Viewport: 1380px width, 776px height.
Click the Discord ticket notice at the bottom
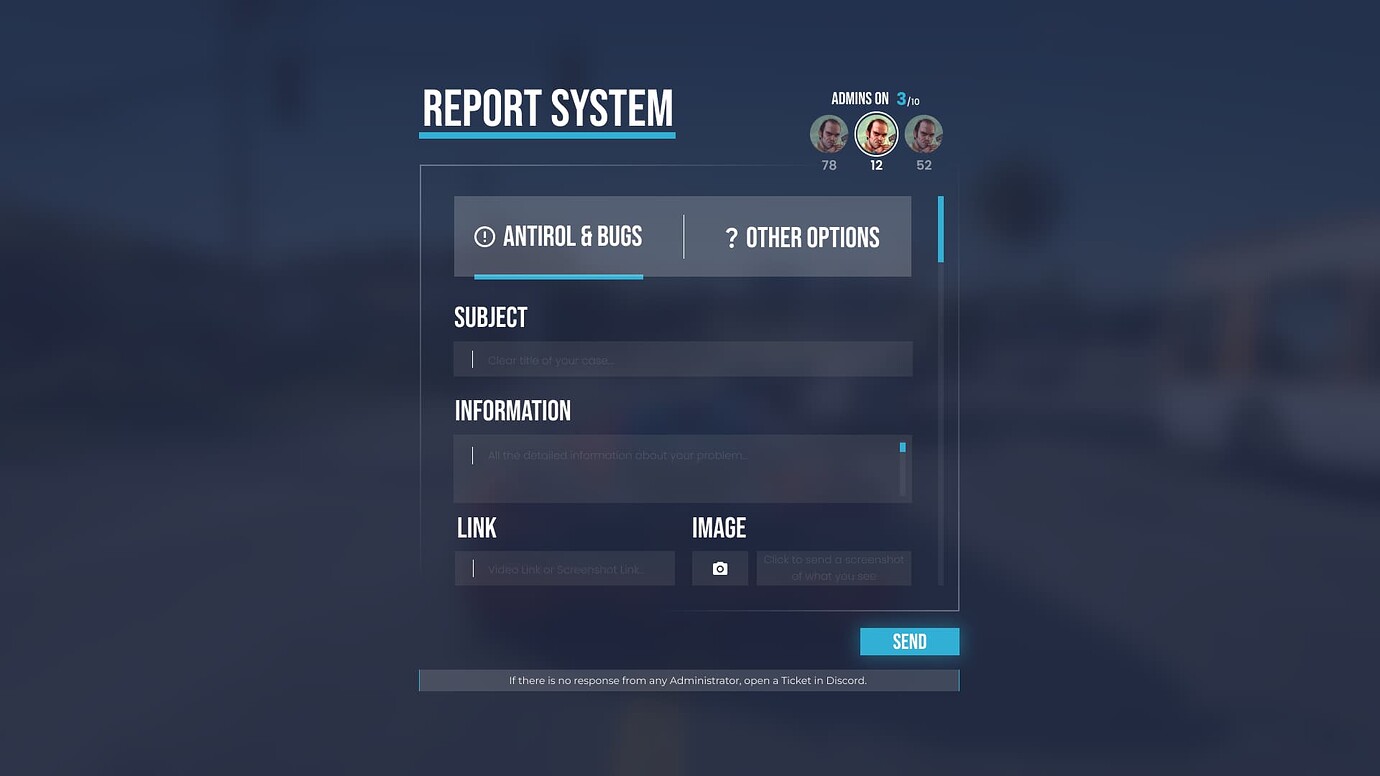pos(689,680)
